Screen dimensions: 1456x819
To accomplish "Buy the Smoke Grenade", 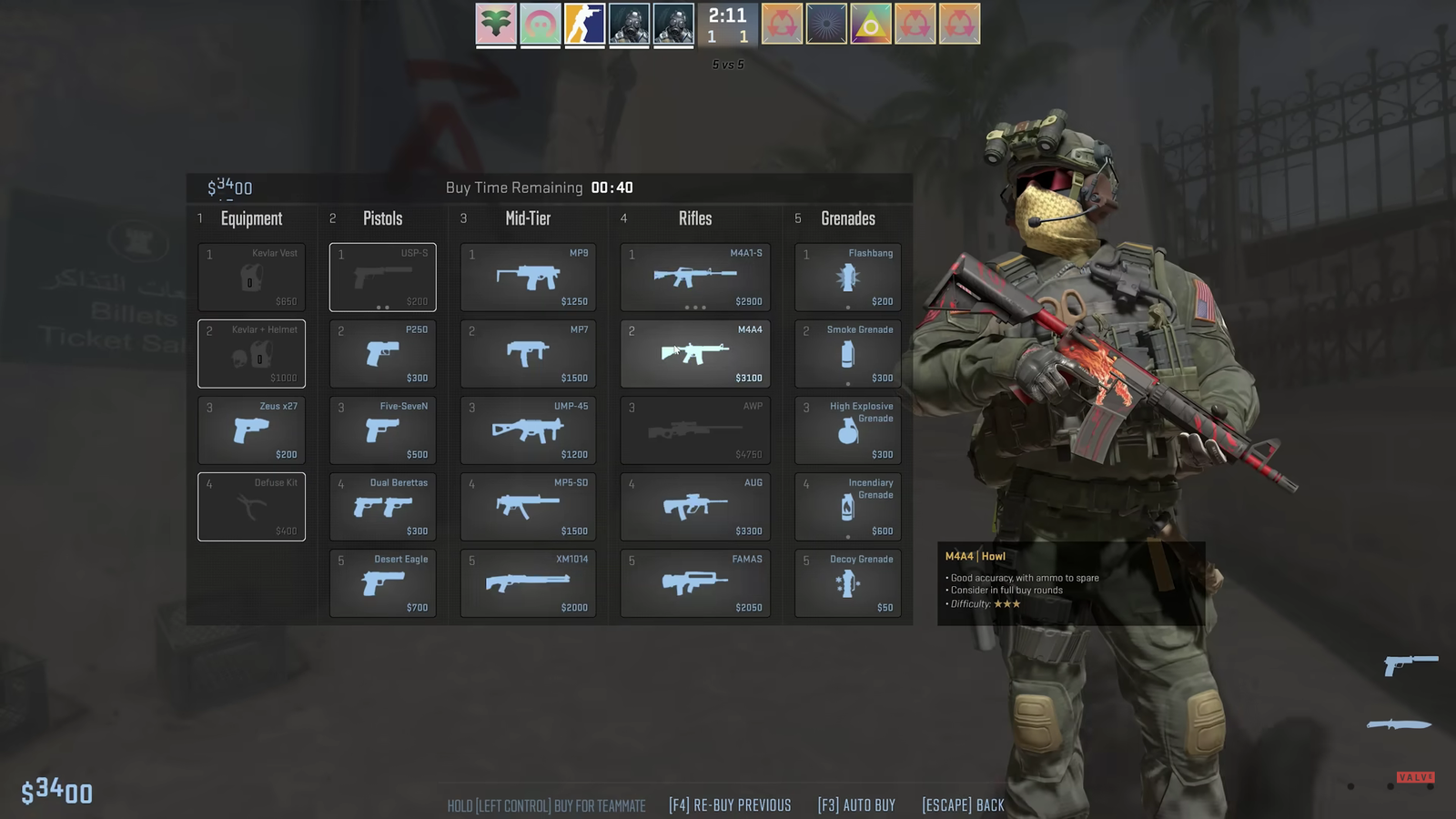I will 846,353.
